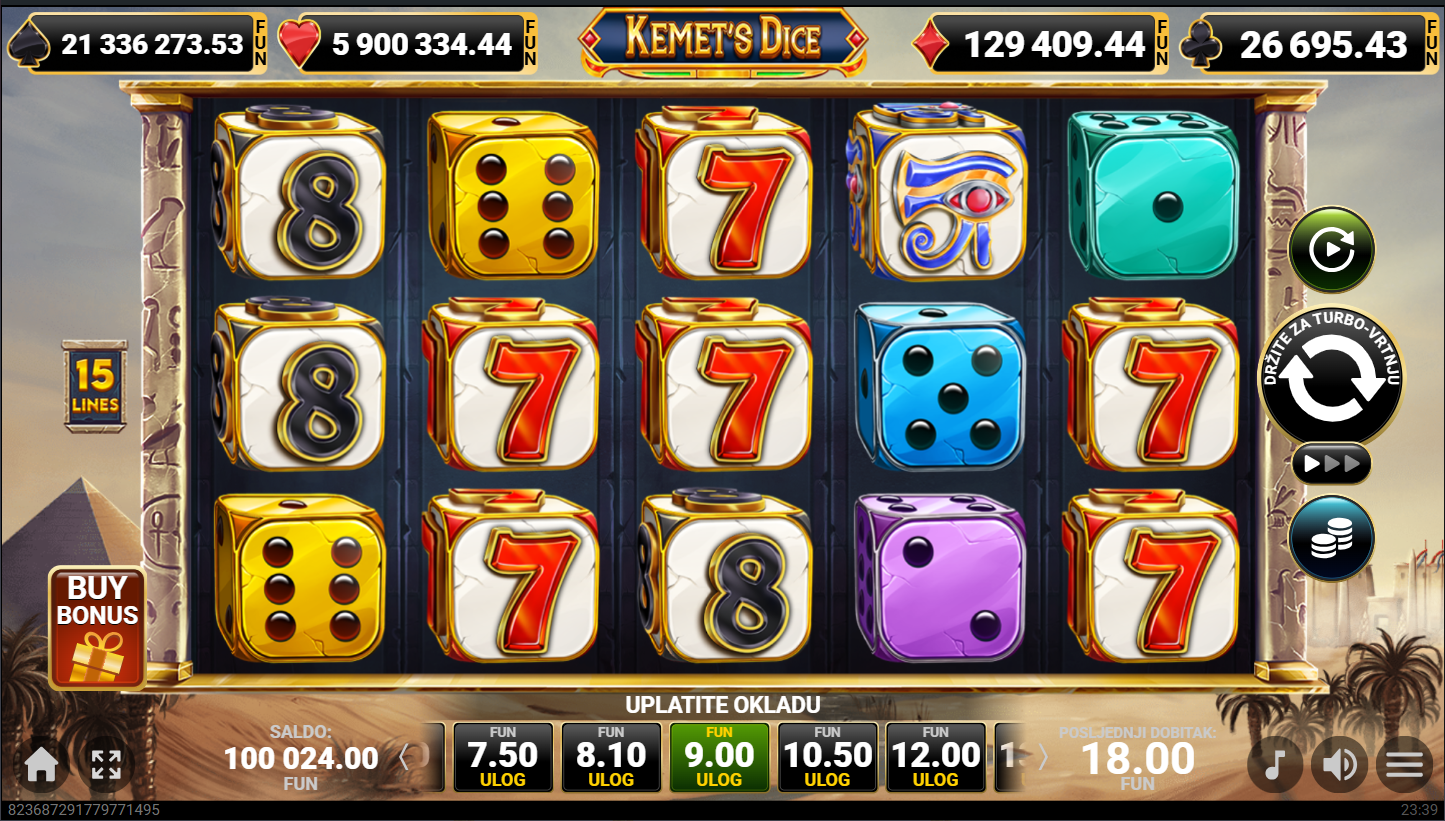The width and height of the screenshot is (1445, 821).
Task: Pick the highlighted 9.00 bet
Action: pyautogui.click(x=719, y=759)
